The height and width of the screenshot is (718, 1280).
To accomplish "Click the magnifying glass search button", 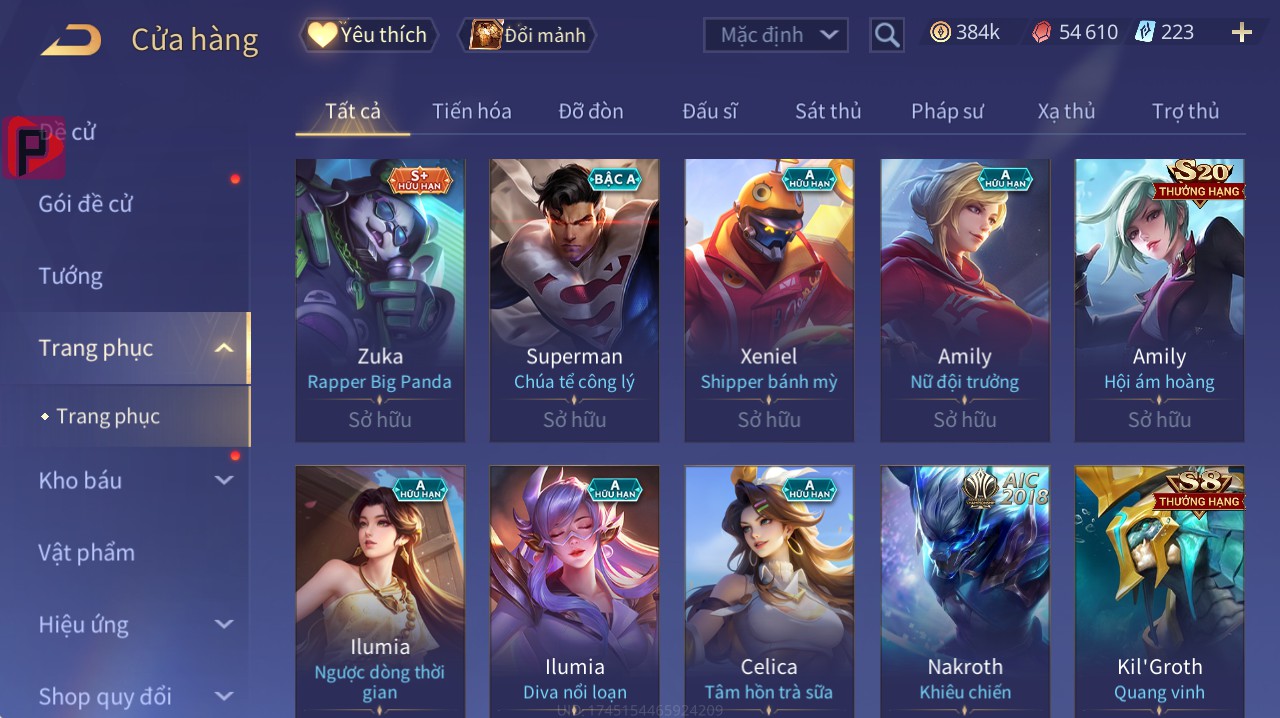I will click(x=887, y=35).
